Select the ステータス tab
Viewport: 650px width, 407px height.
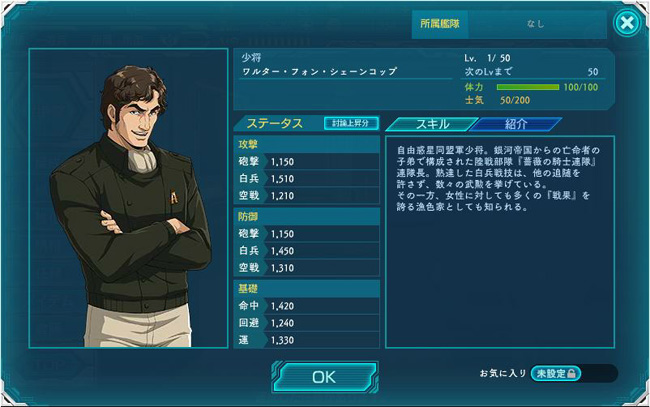click(275, 124)
